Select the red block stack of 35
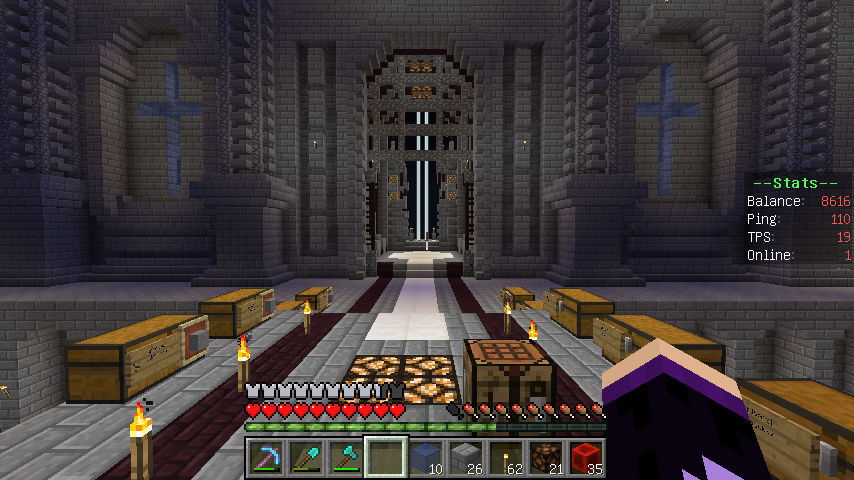Image resolution: width=854 pixels, height=480 pixels. pos(585,457)
